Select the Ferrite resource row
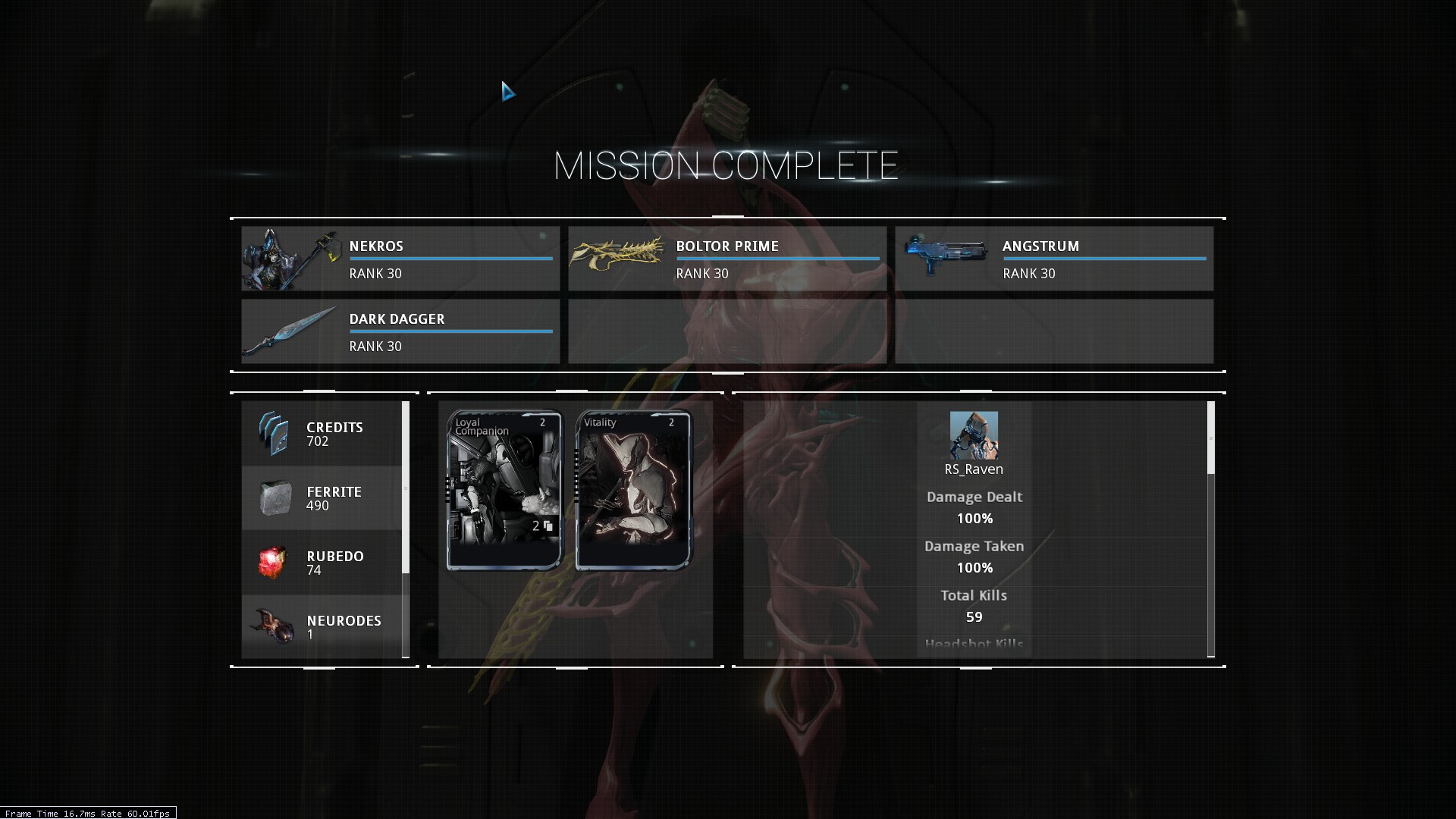 click(322, 498)
